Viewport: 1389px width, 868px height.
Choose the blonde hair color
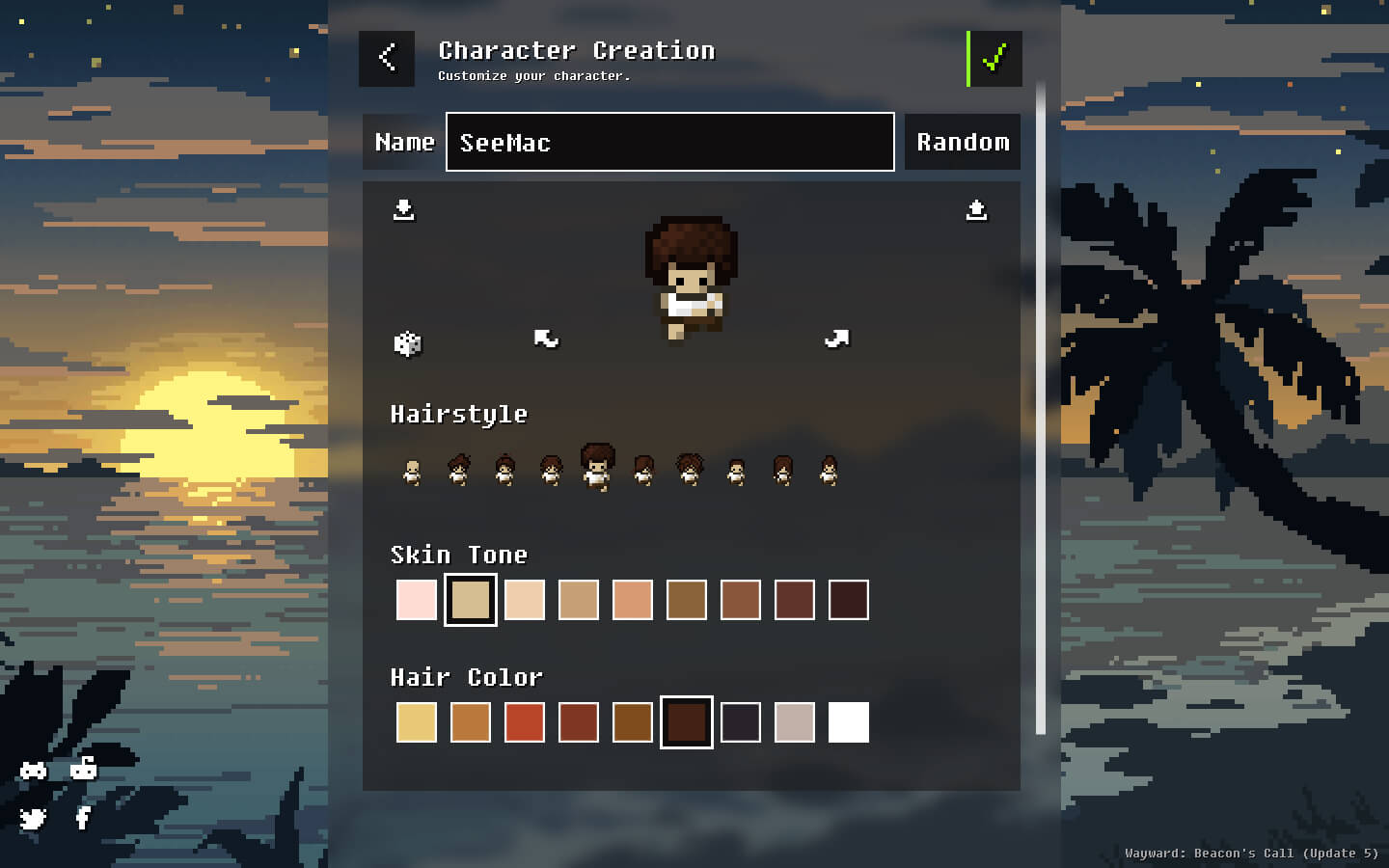click(x=417, y=722)
